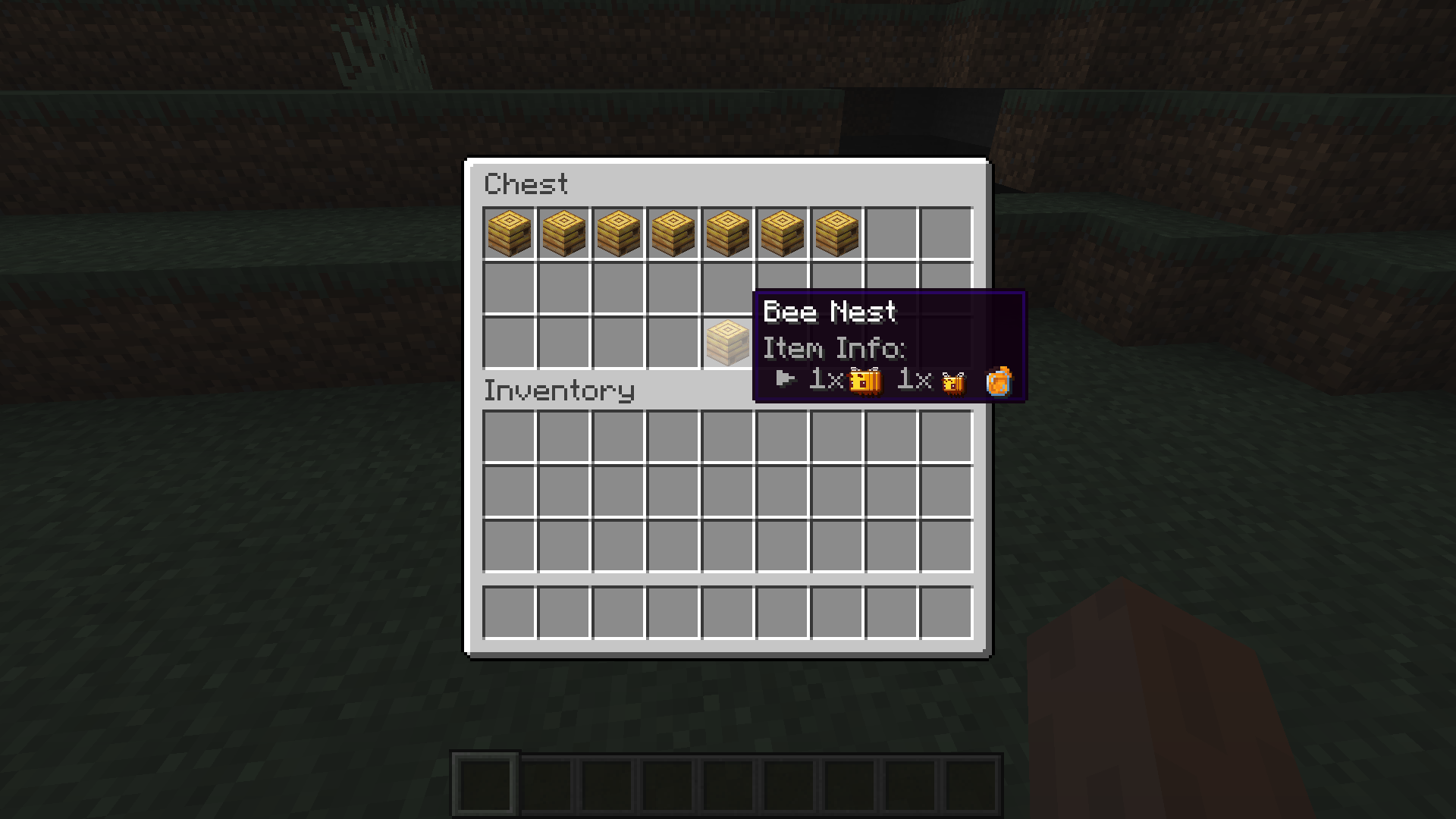Viewport: 1456px width, 819px height.
Task: Click the empty slot right of the bee nests
Action: [892, 234]
